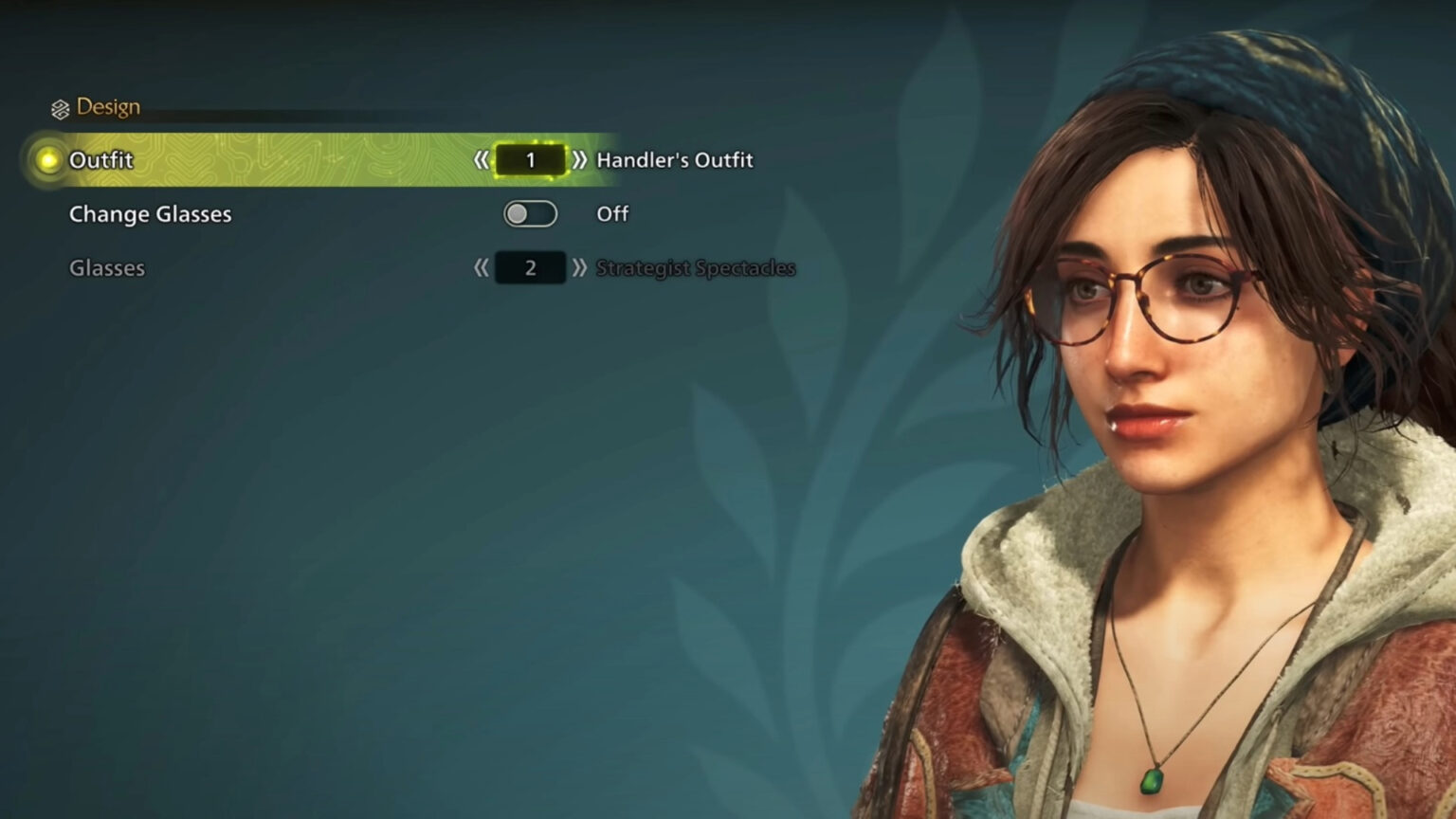Click the Handler's Outfit label
This screenshot has height=819, width=1456.
(673, 159)
